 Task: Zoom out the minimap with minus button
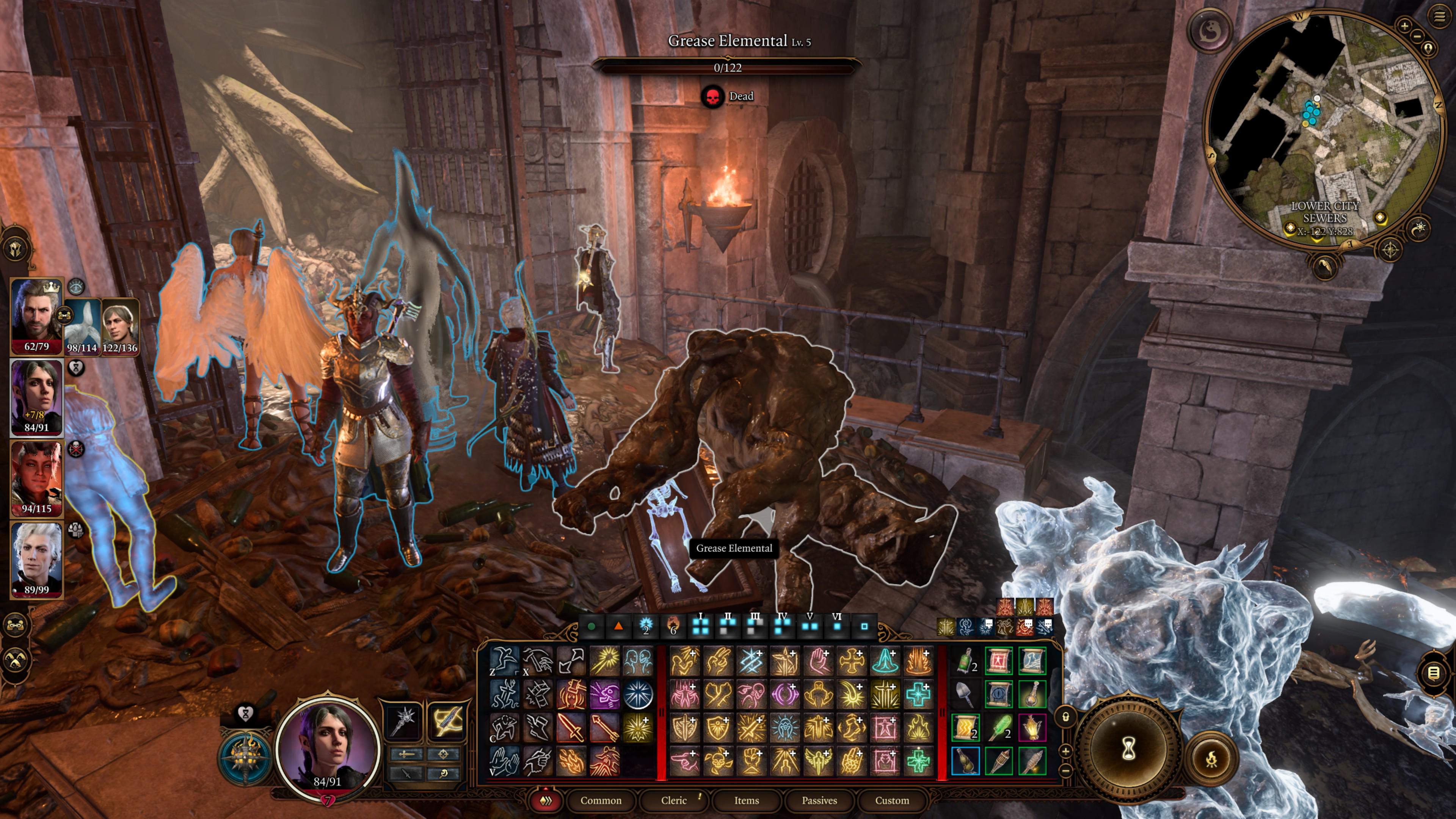pyautogui.click(x=1418, y=36)
